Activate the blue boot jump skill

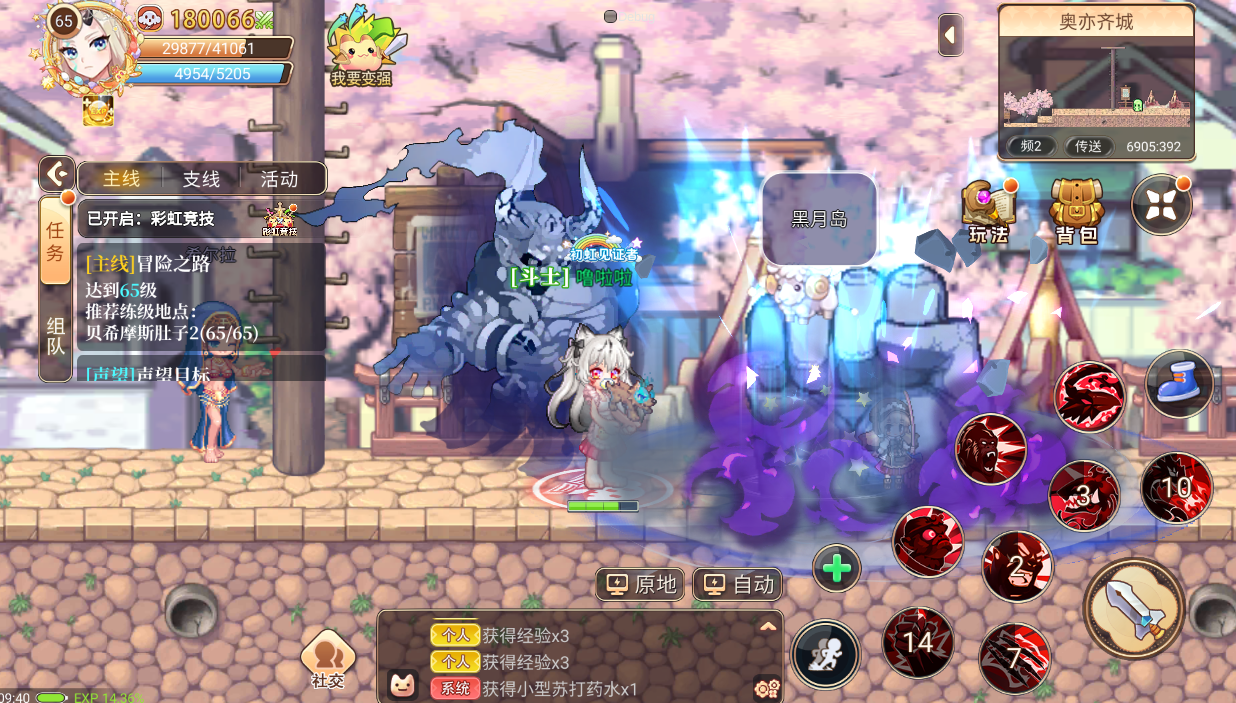(x=1180, y=383)
